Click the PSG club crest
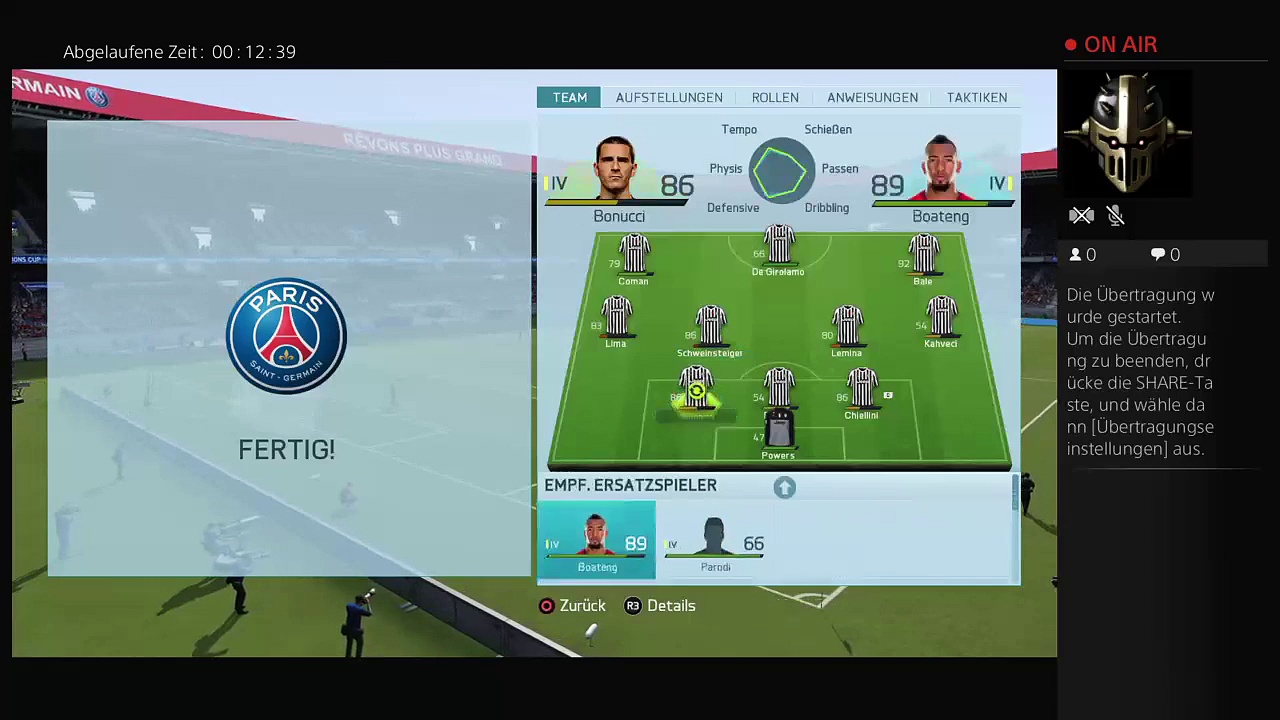This screenshot has height=720, width=1280. click(x=286, y=336)
